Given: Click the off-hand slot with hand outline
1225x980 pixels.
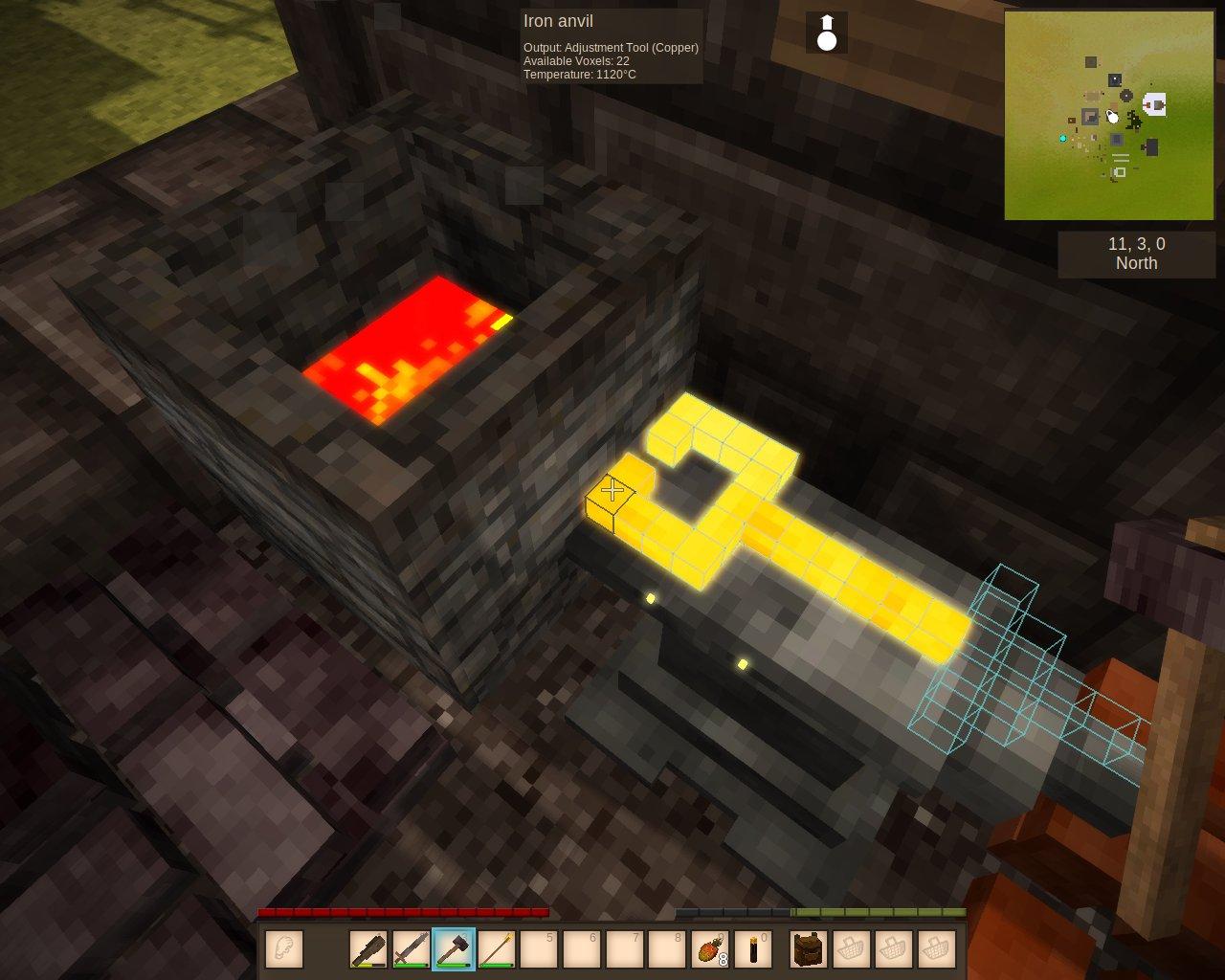Looking at the screenshot, I should pos(284,949).
